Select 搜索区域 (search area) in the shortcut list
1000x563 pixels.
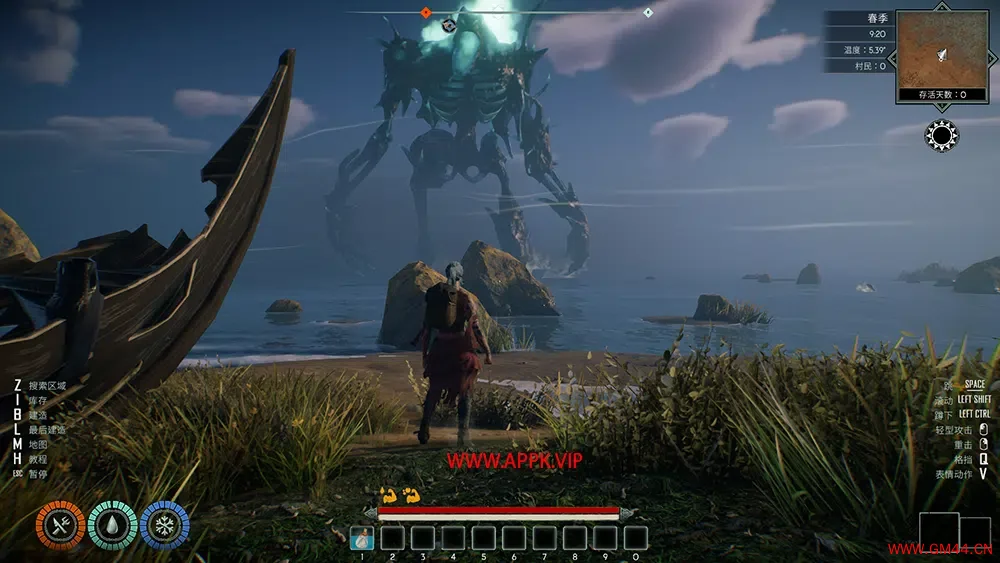[47, 385]
